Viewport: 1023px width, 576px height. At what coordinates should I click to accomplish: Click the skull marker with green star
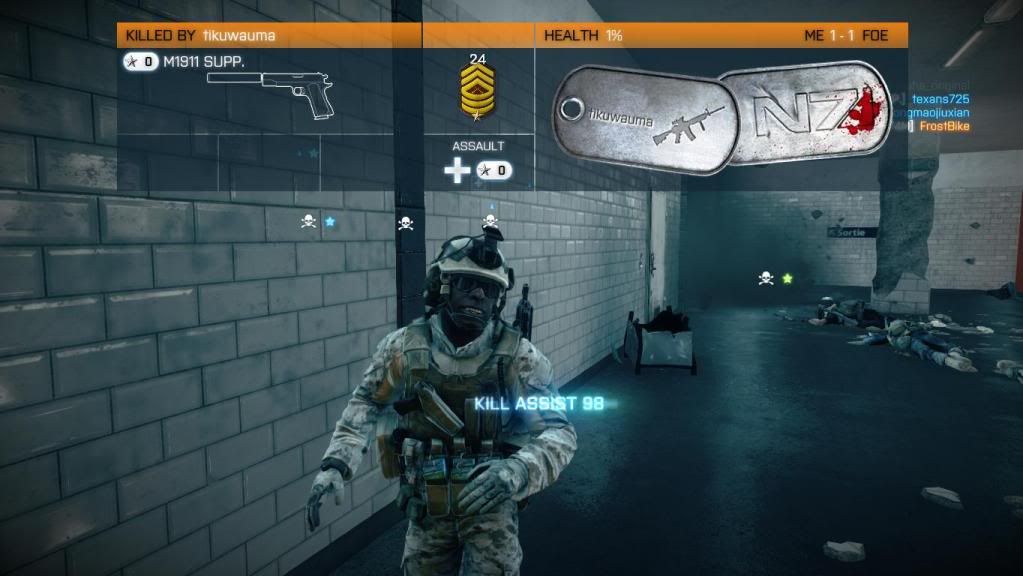pos(766,278)
